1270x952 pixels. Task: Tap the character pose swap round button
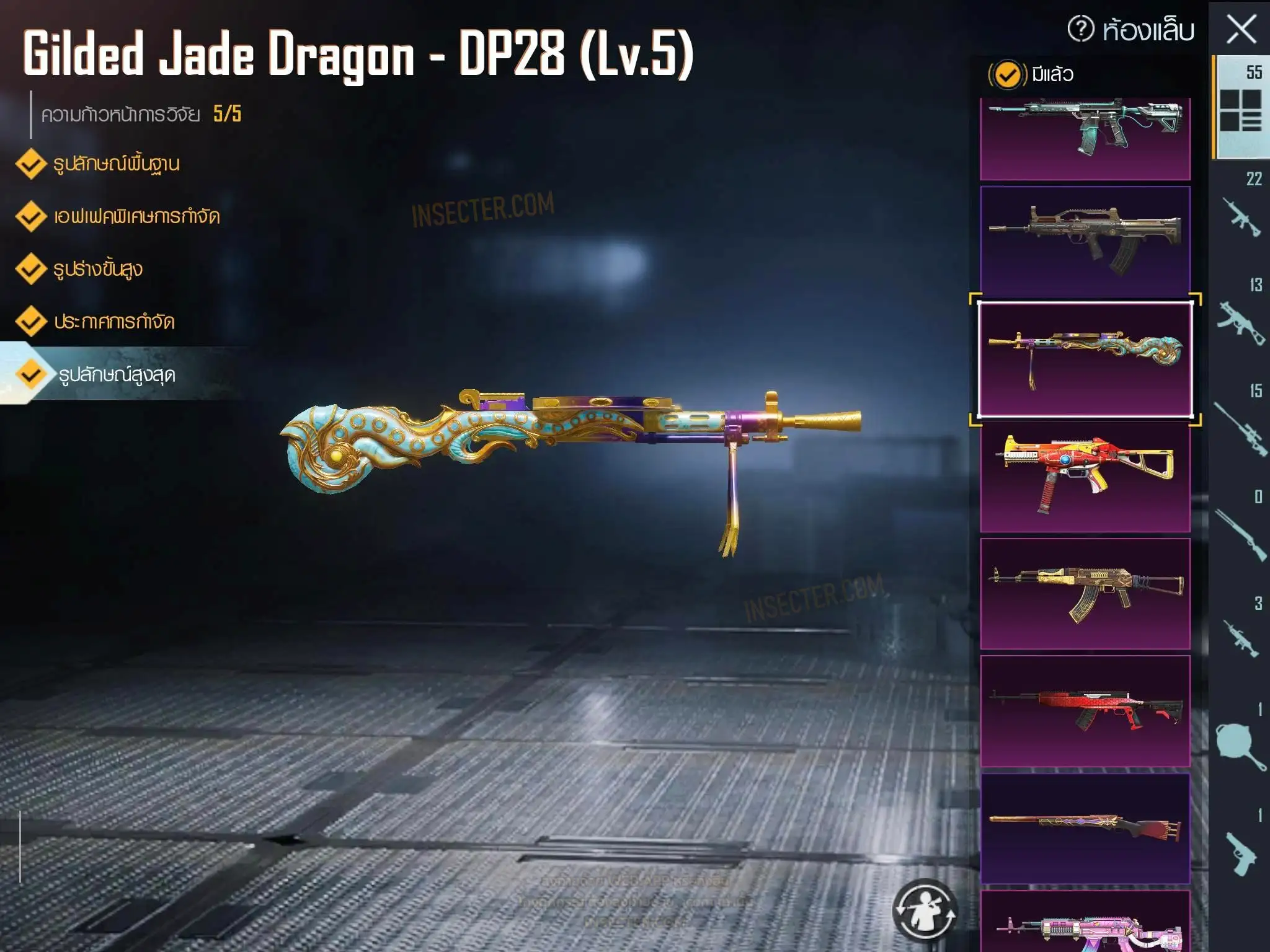[x=925, y=910]
